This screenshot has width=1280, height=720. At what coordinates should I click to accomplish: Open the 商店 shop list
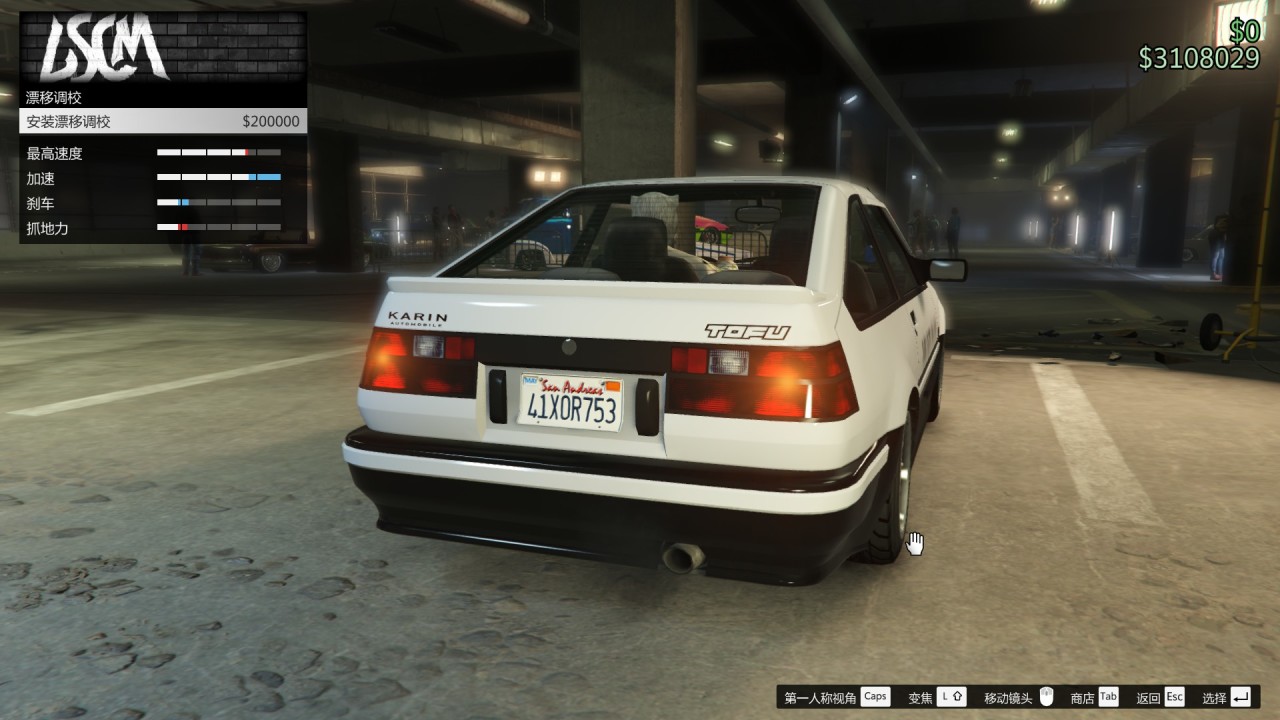tap(1081, 696)
